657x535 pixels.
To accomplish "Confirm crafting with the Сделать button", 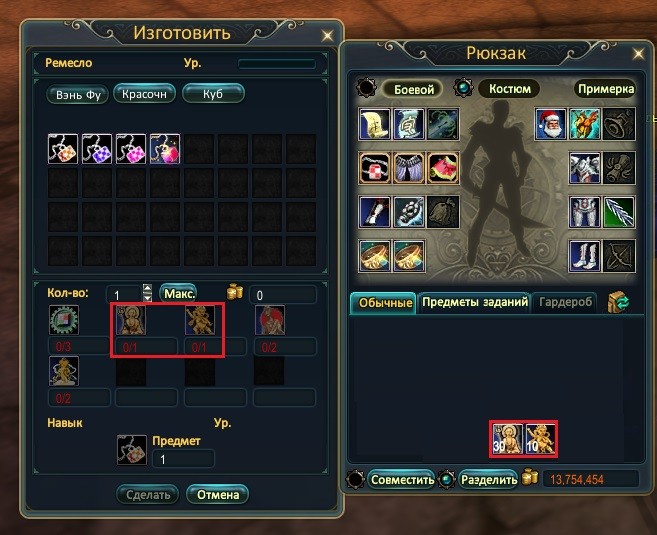I will point(148,494).
